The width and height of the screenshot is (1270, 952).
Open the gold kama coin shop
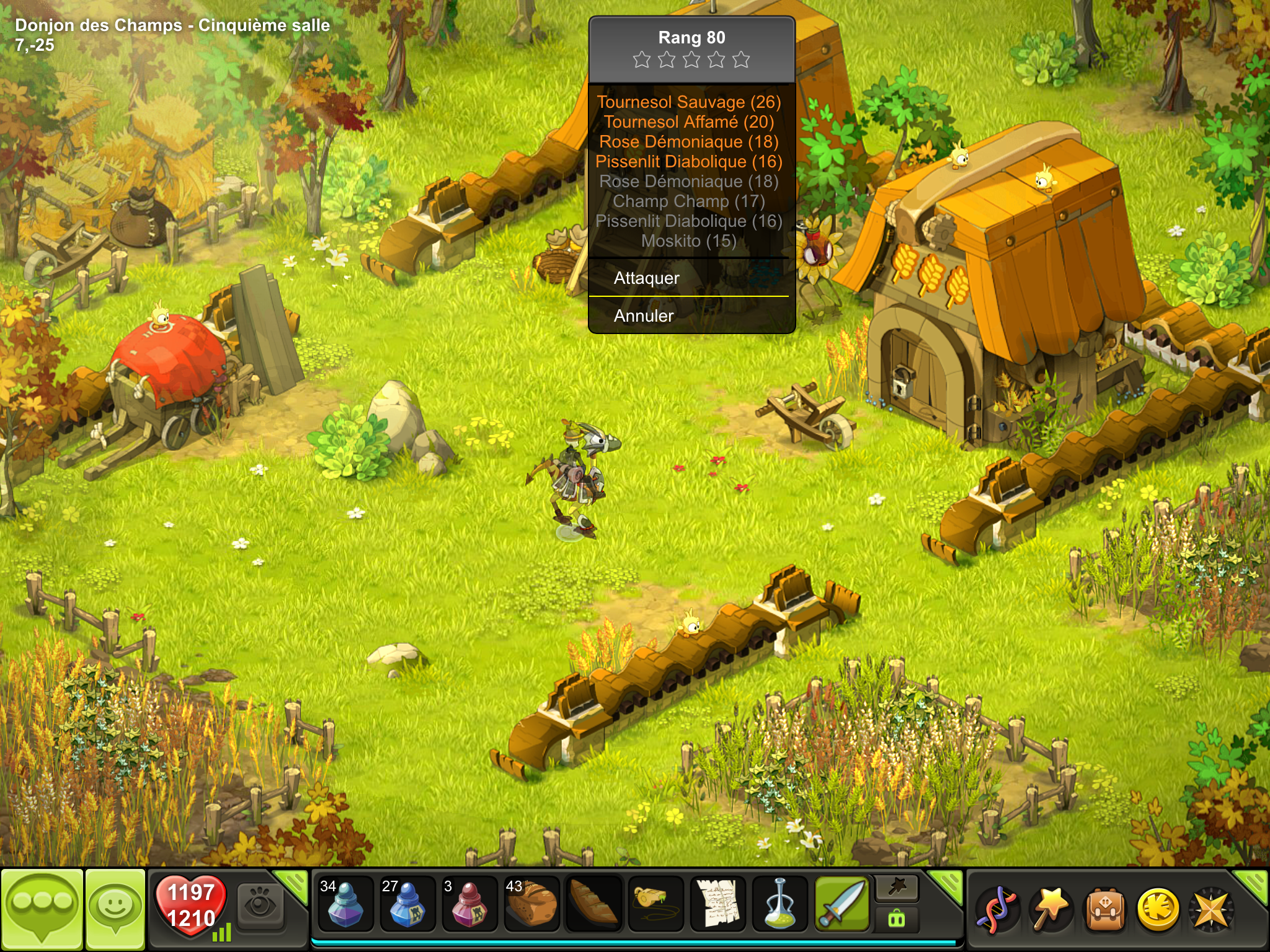pyautogui.click(x=1158, y=909)
